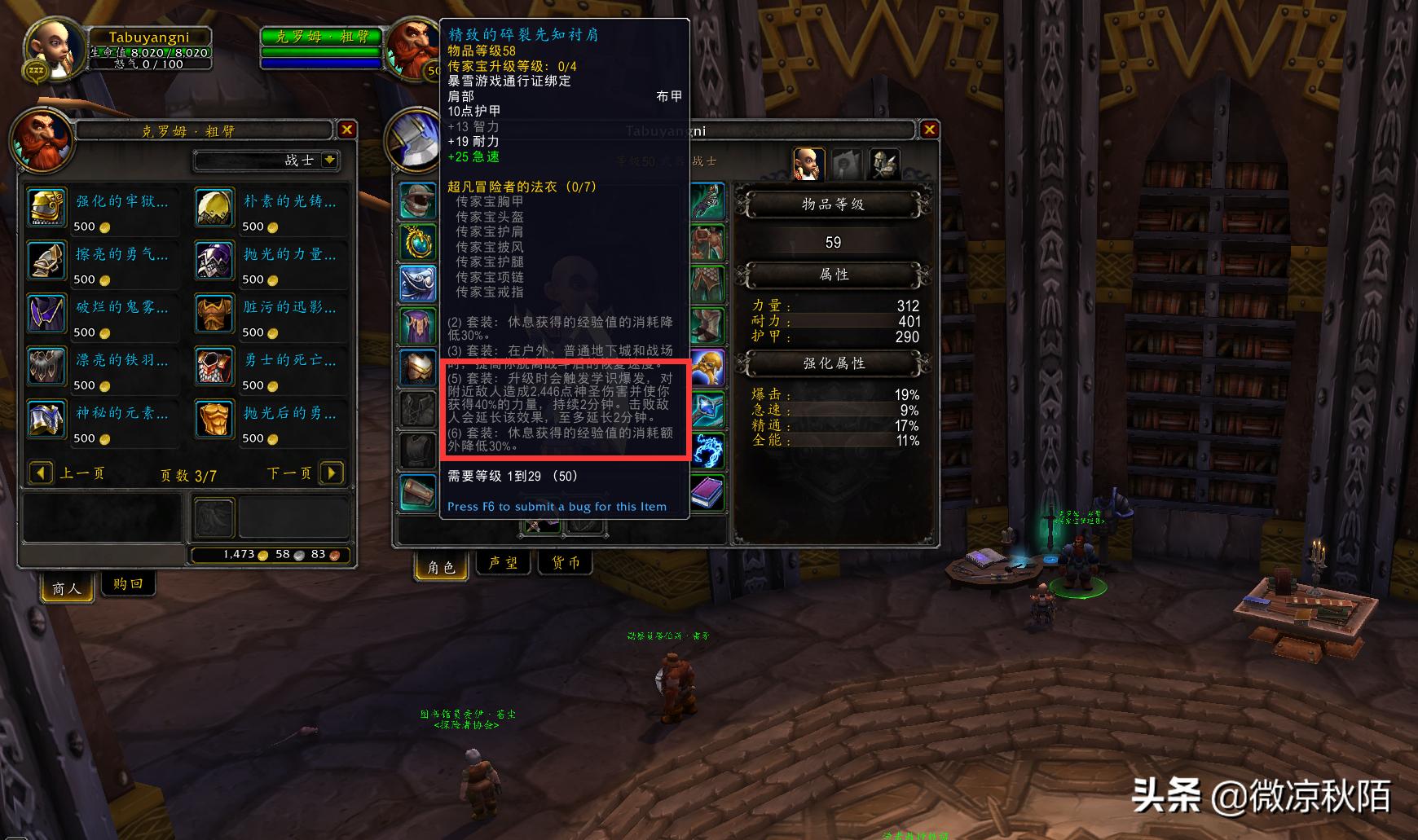Click the 上一页 previous page arrow
This screenshot has height=840, width=1418.
coord(42,473)
